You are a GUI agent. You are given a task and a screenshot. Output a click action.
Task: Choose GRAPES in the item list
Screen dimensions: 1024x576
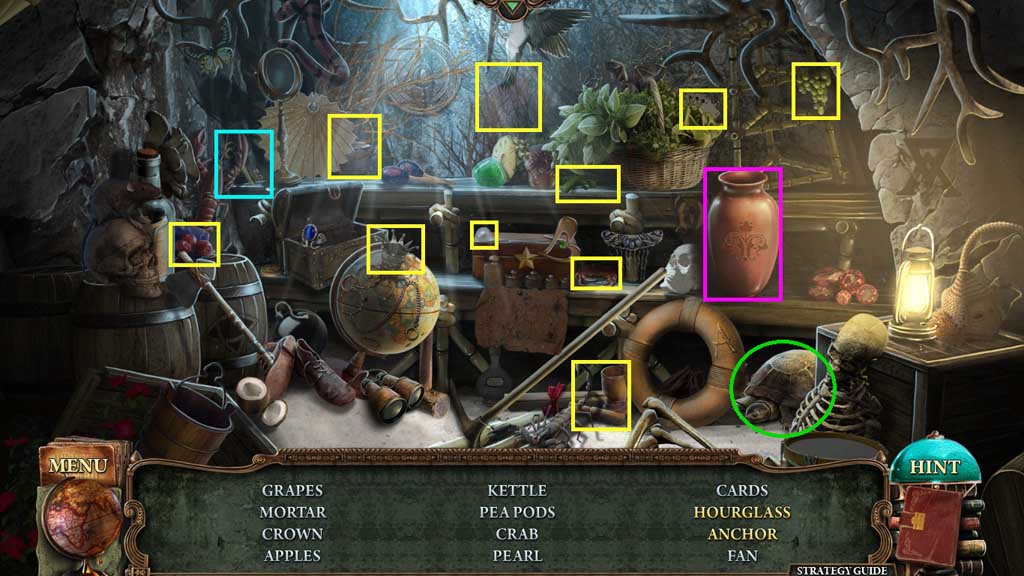pyautogui.click(x=292, y=490)
